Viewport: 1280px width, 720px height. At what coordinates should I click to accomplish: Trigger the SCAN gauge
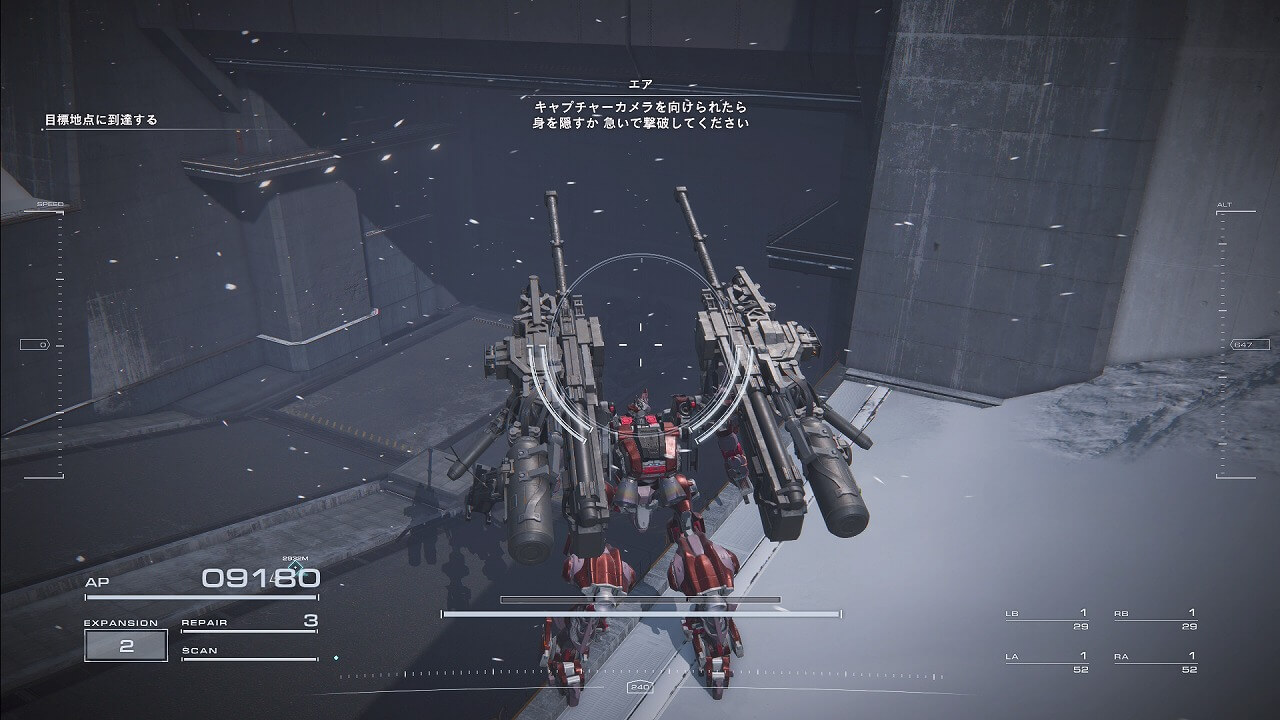(x=249, y=652)
